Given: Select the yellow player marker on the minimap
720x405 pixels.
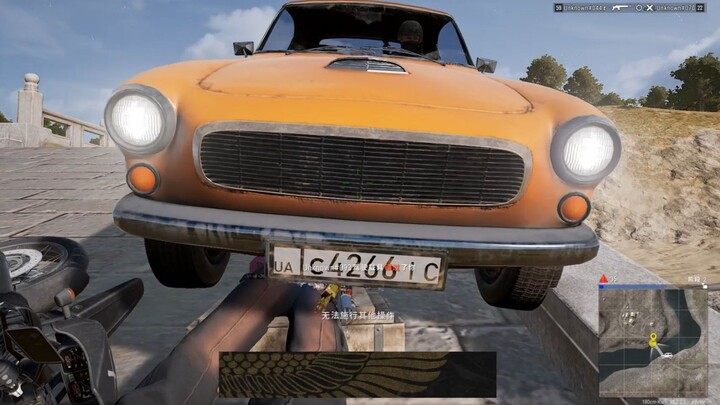Looking at the screenshot, I should point(653,341).
